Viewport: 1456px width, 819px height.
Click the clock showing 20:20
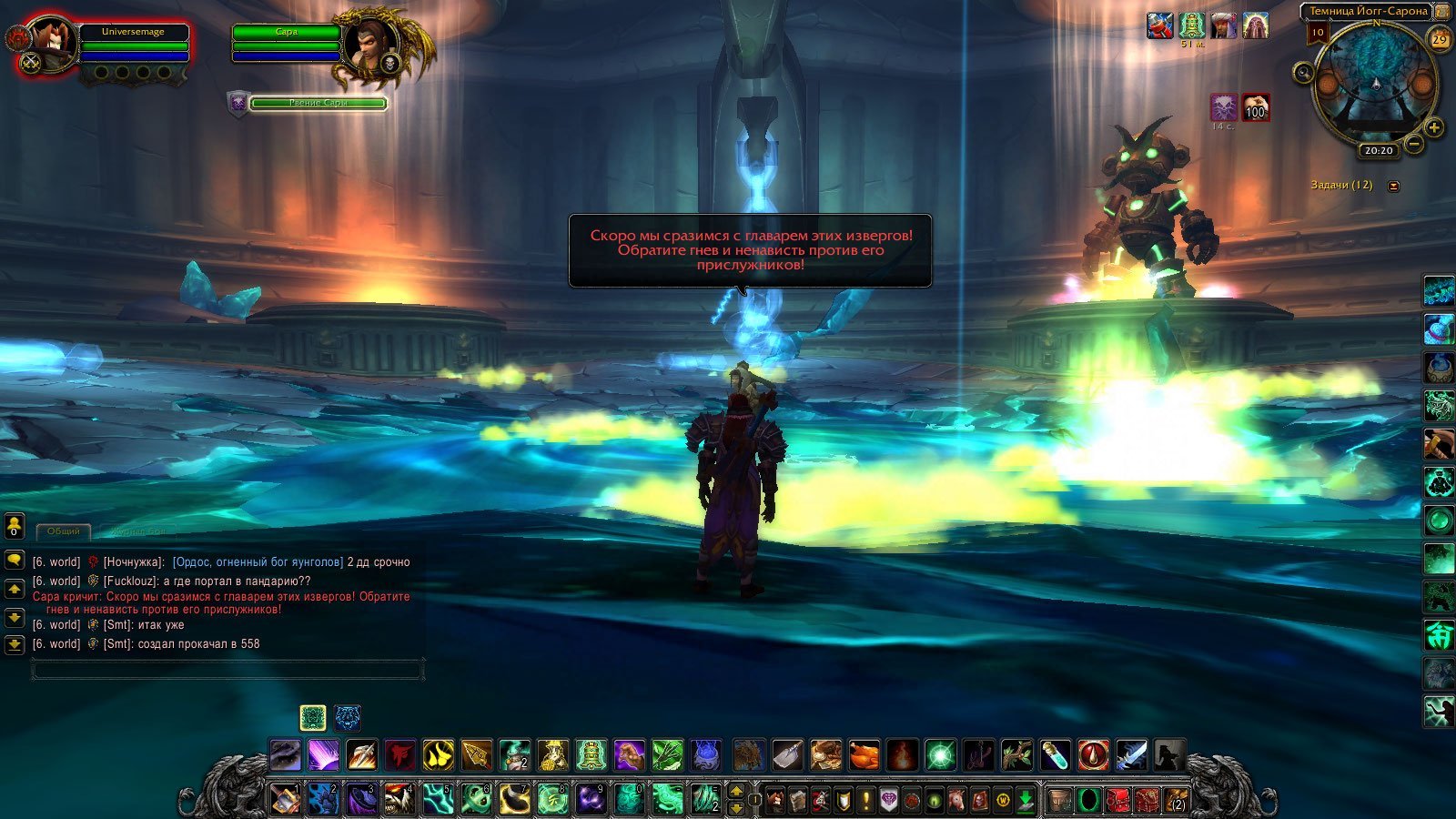[x=1378, y=150]
